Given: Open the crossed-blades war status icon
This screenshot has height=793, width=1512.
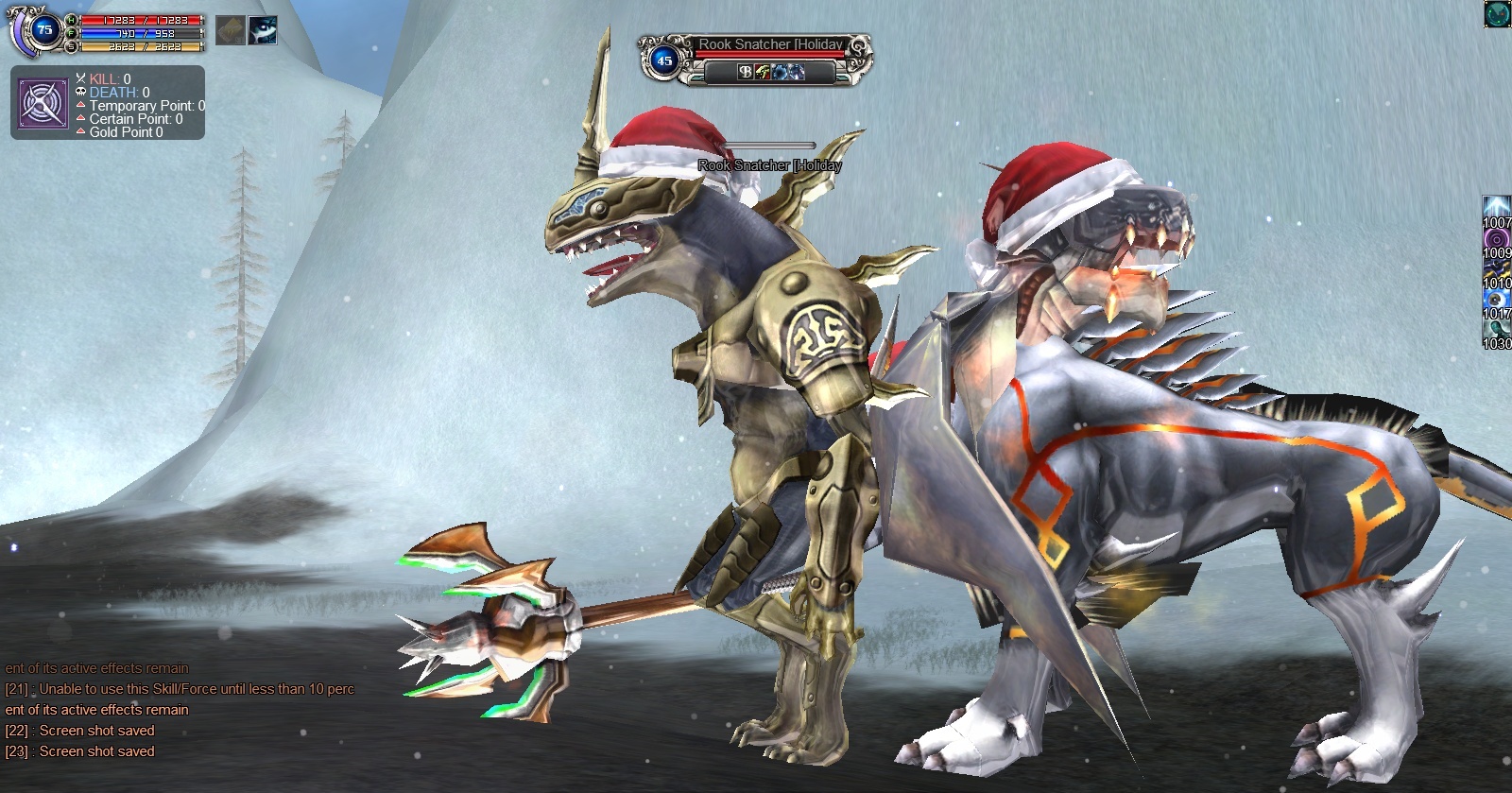Looking at the screenshot, I should pos(43,104).
